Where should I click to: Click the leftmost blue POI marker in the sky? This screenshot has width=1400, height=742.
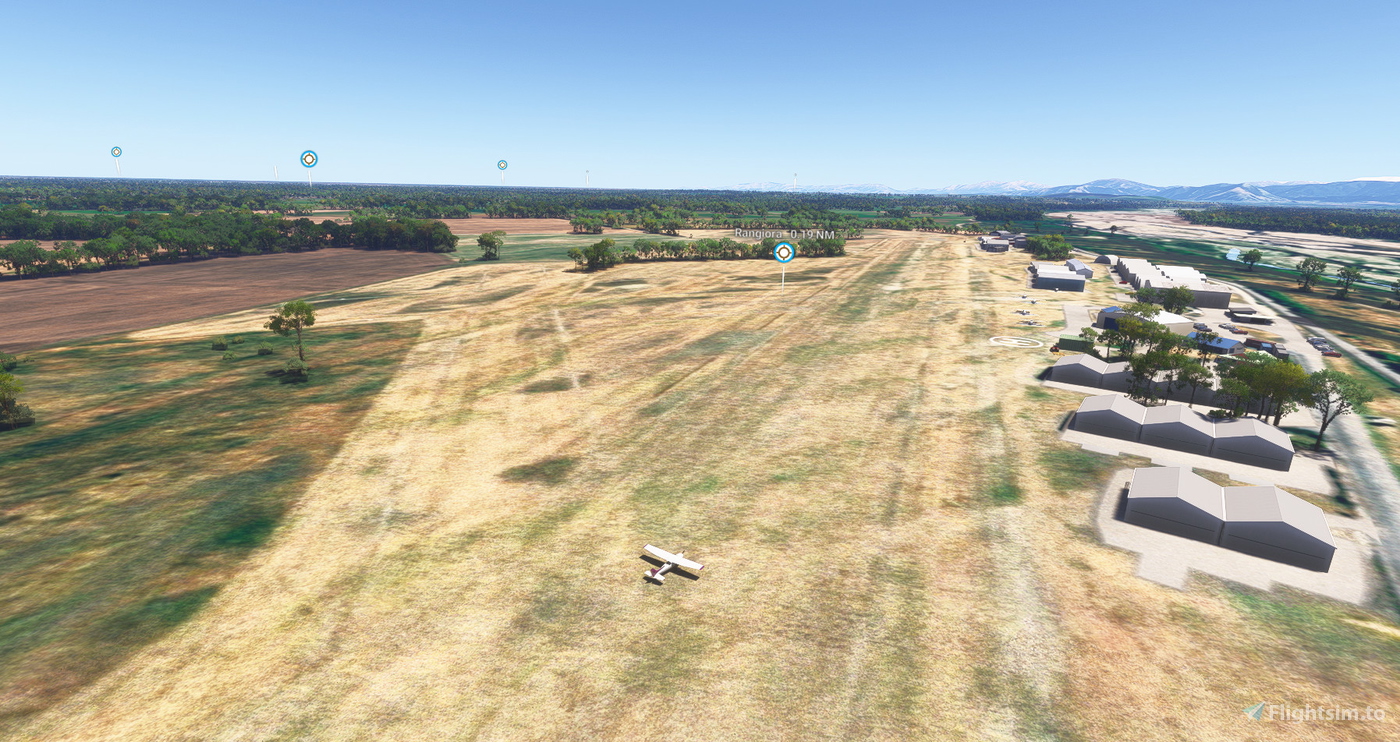pos(117,150)
